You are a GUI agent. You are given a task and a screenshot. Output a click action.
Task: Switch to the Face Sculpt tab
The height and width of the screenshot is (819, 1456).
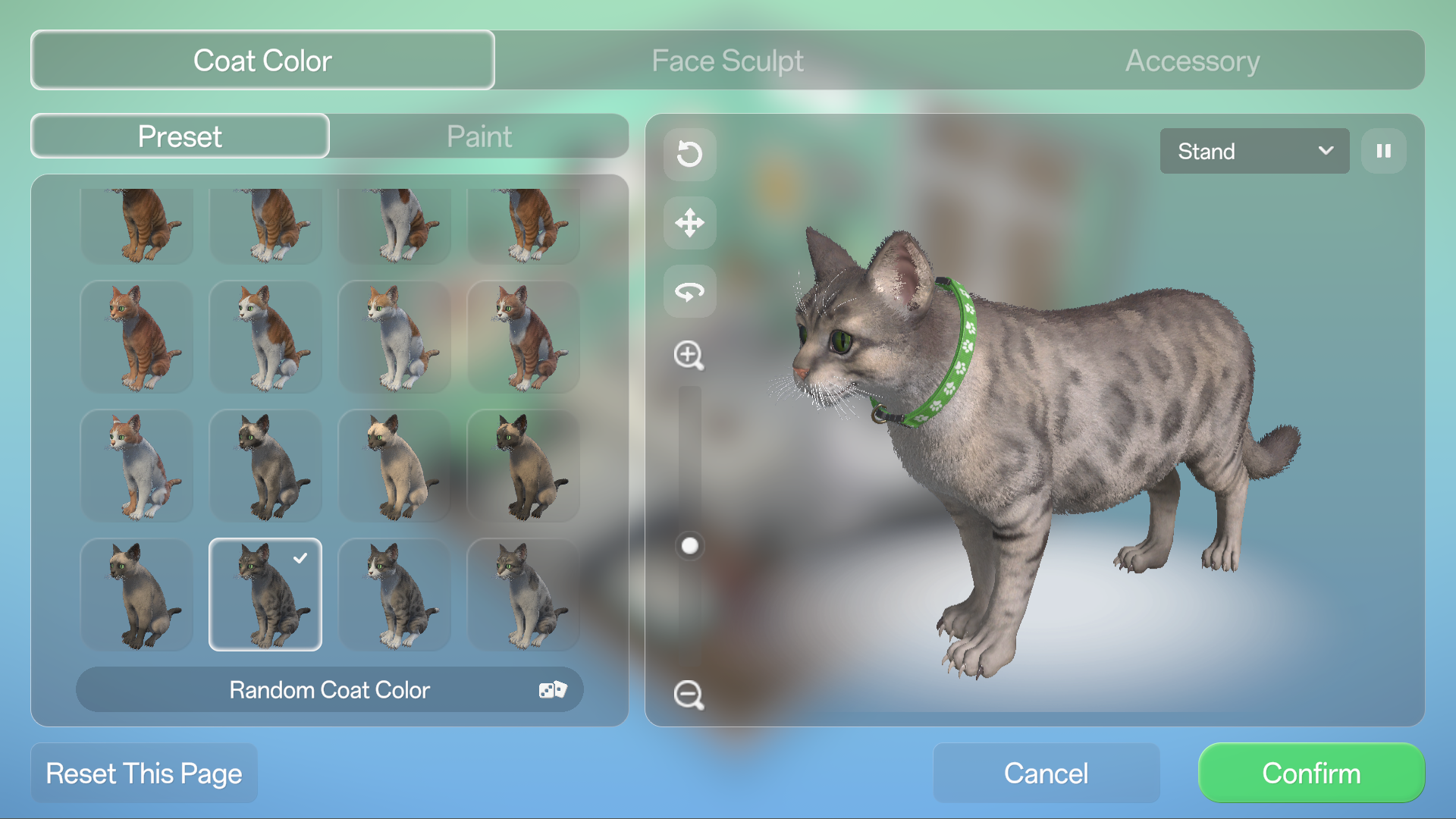pyautogui.click(x=727, y=61)
